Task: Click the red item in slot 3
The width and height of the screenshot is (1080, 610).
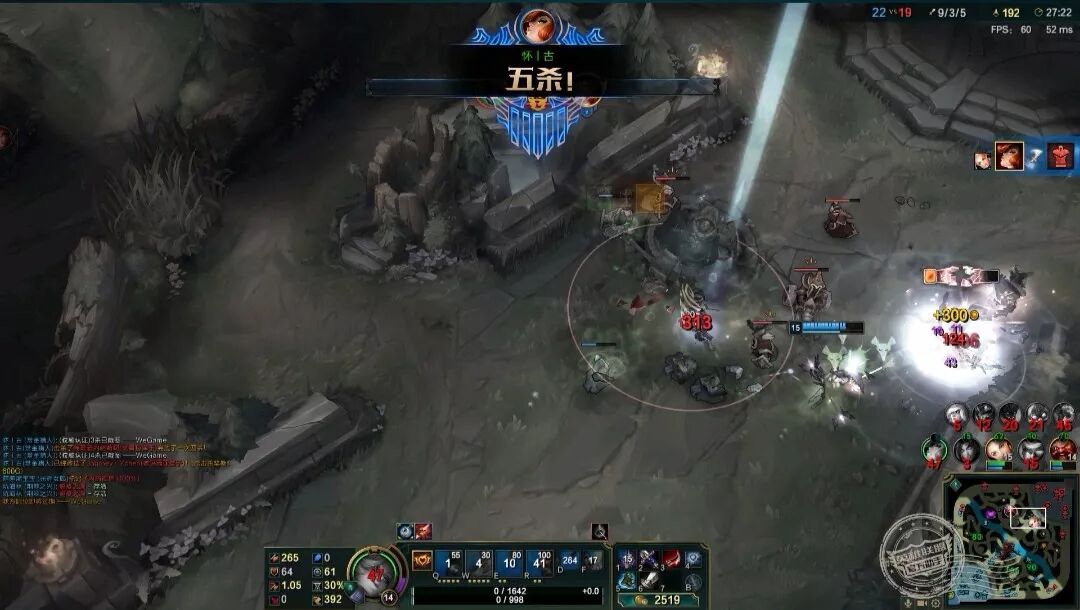Action: [x=671, y=558]
